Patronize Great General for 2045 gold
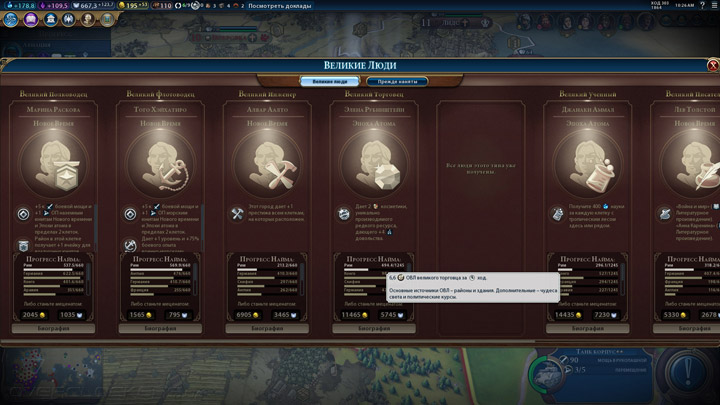Screen dimensions: 720x405 coord(32,314)
